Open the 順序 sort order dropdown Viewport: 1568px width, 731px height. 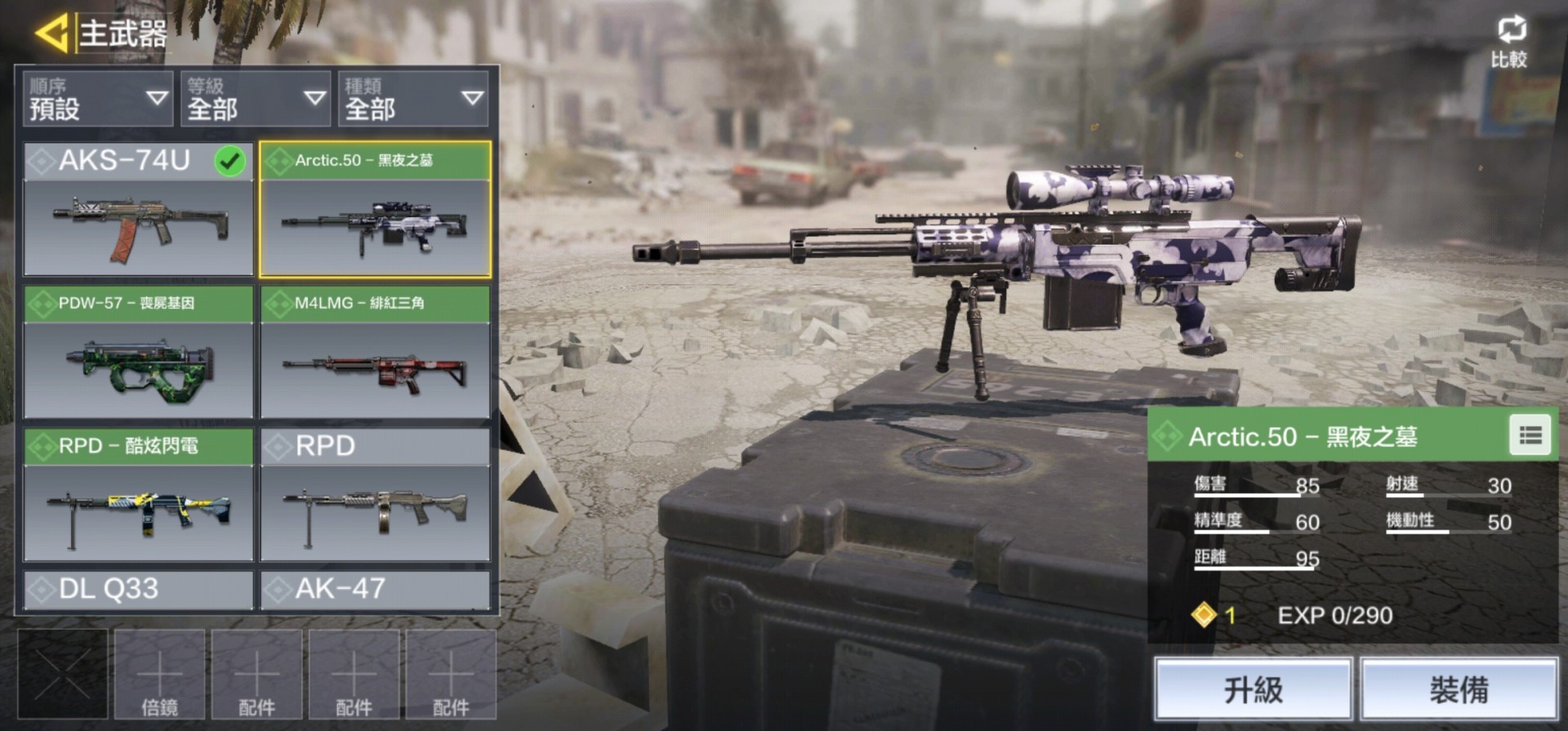pos(98,99)
